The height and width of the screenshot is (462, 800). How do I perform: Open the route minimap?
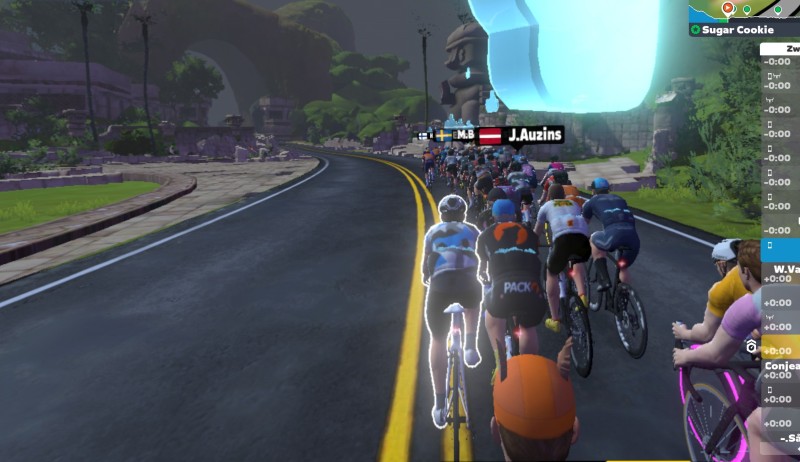pyautogui.click(x=745, y=10)
